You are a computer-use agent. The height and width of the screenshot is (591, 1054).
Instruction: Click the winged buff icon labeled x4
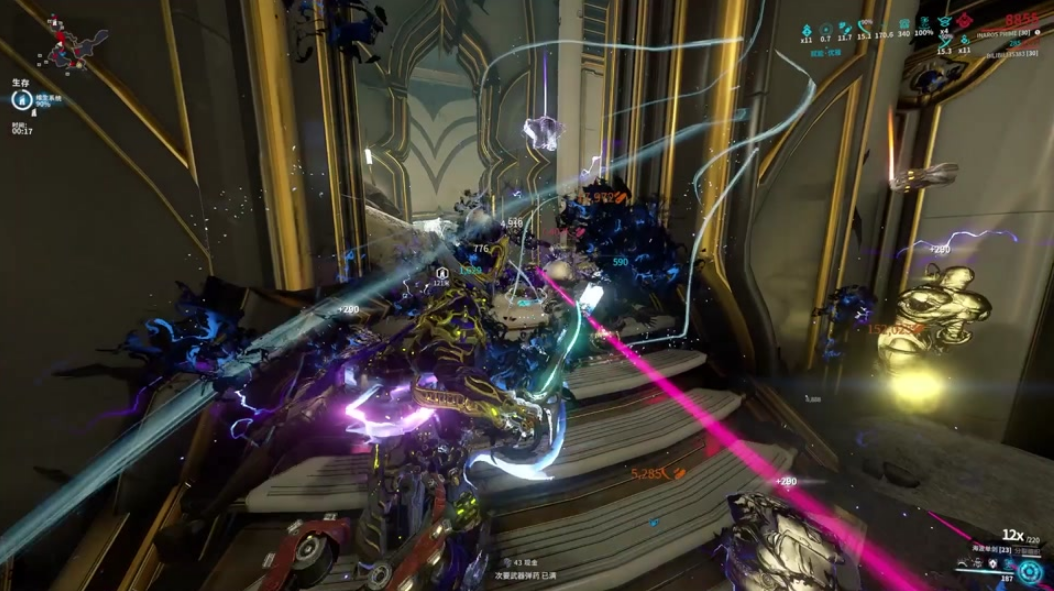coord(944,22)
